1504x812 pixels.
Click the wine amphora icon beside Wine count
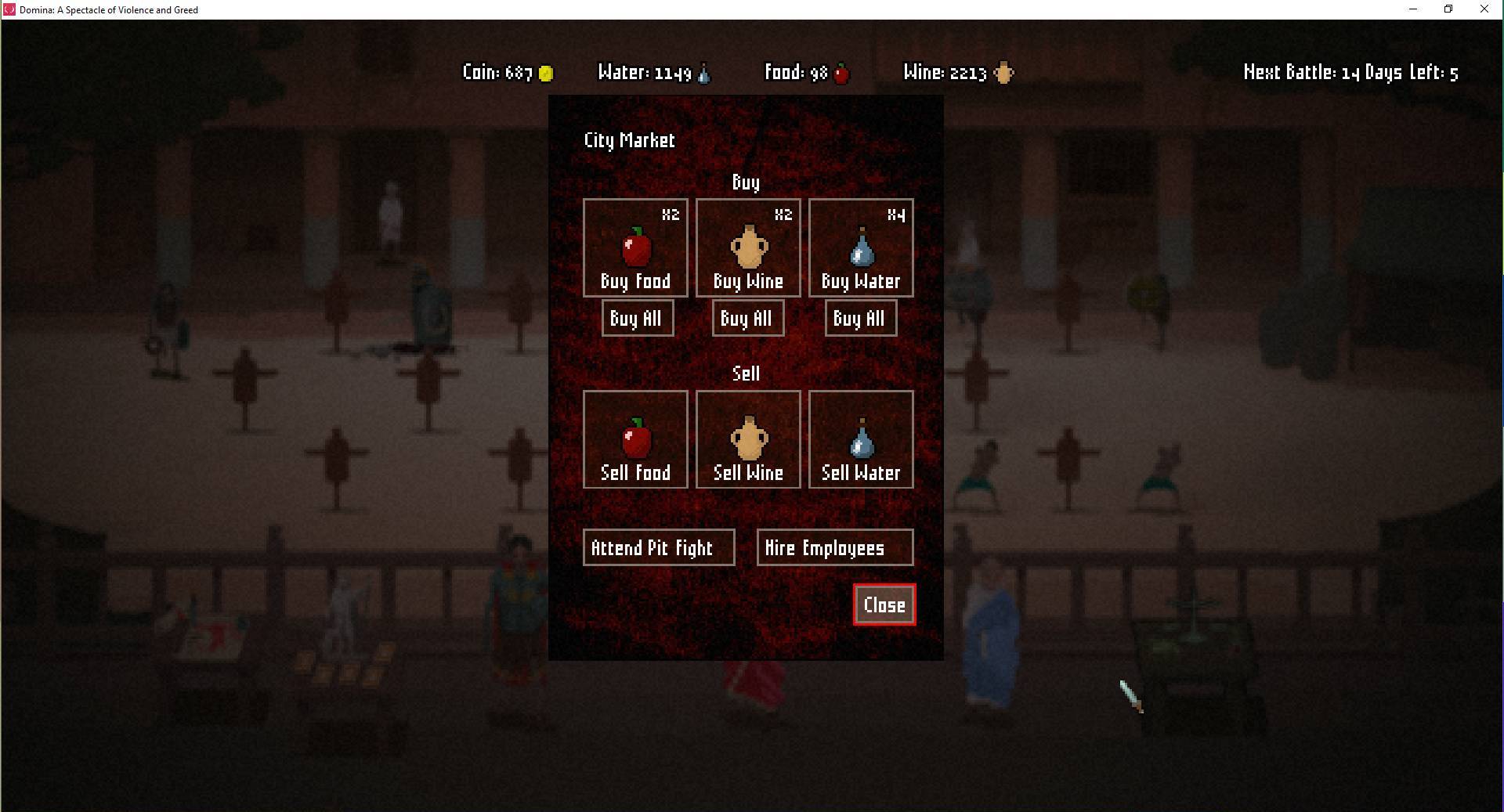[1003, 73]
